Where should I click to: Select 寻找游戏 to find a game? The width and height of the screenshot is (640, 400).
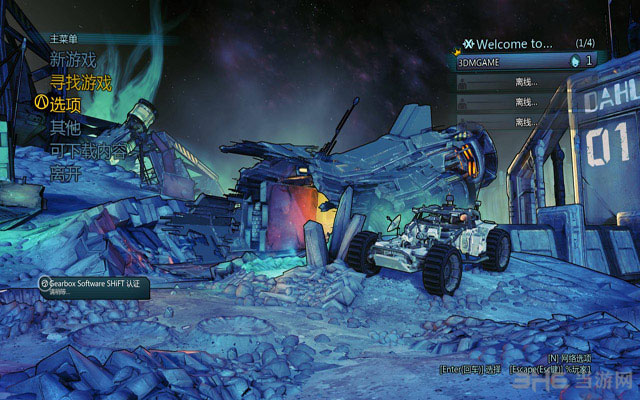80,82
